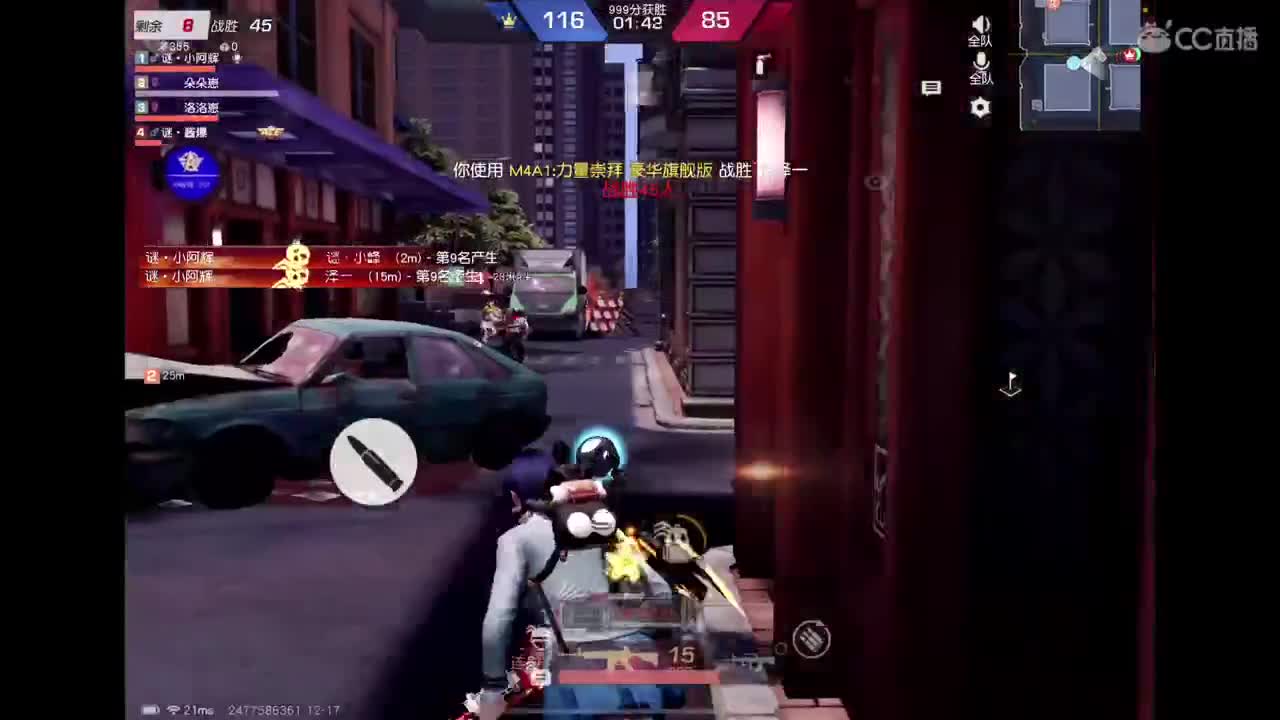Expand the minimap to full map view
This screenshot has width=1280, height=720.
tap(1080, 65)
